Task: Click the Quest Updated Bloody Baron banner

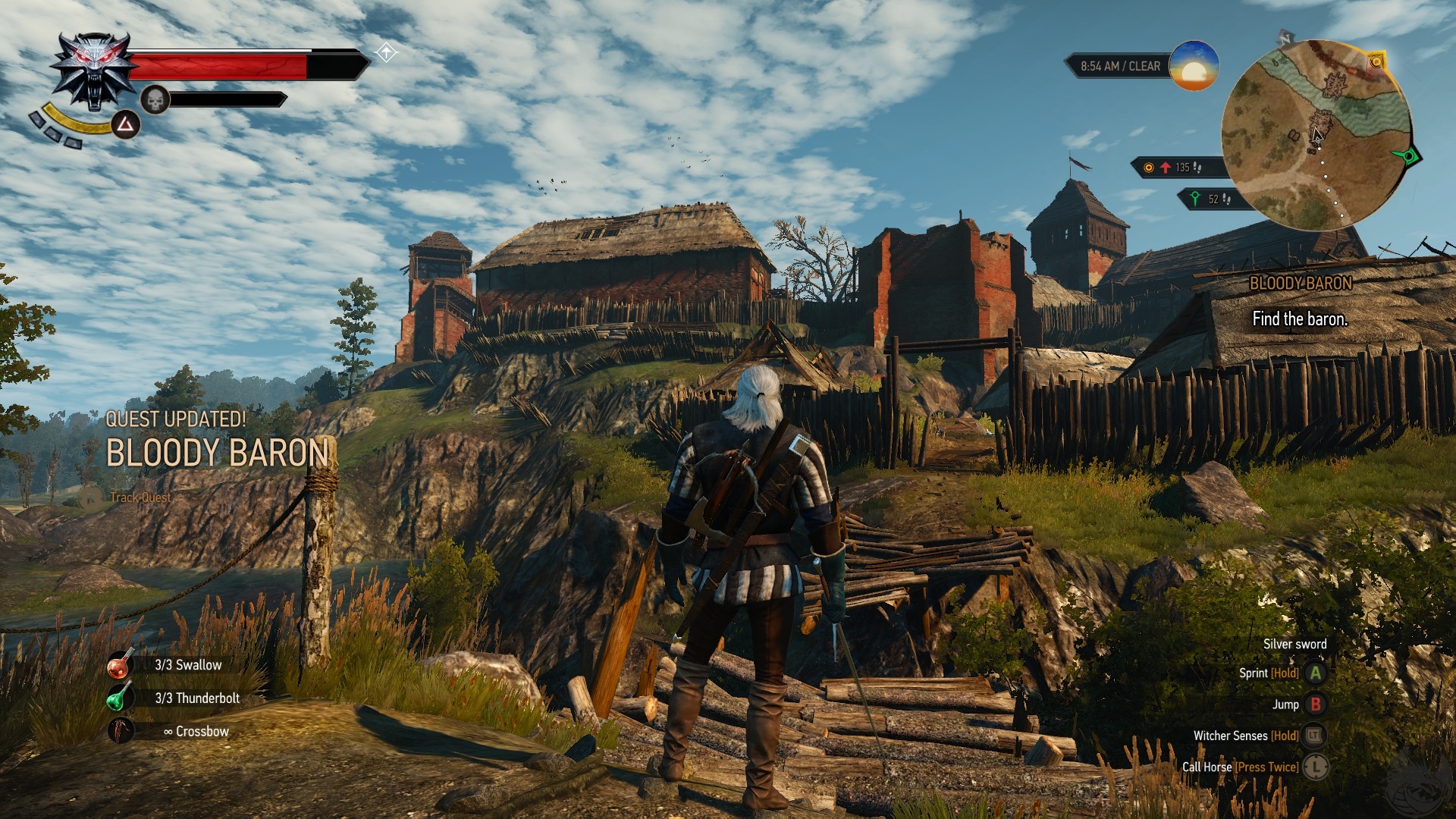Action: pos(217,441)
